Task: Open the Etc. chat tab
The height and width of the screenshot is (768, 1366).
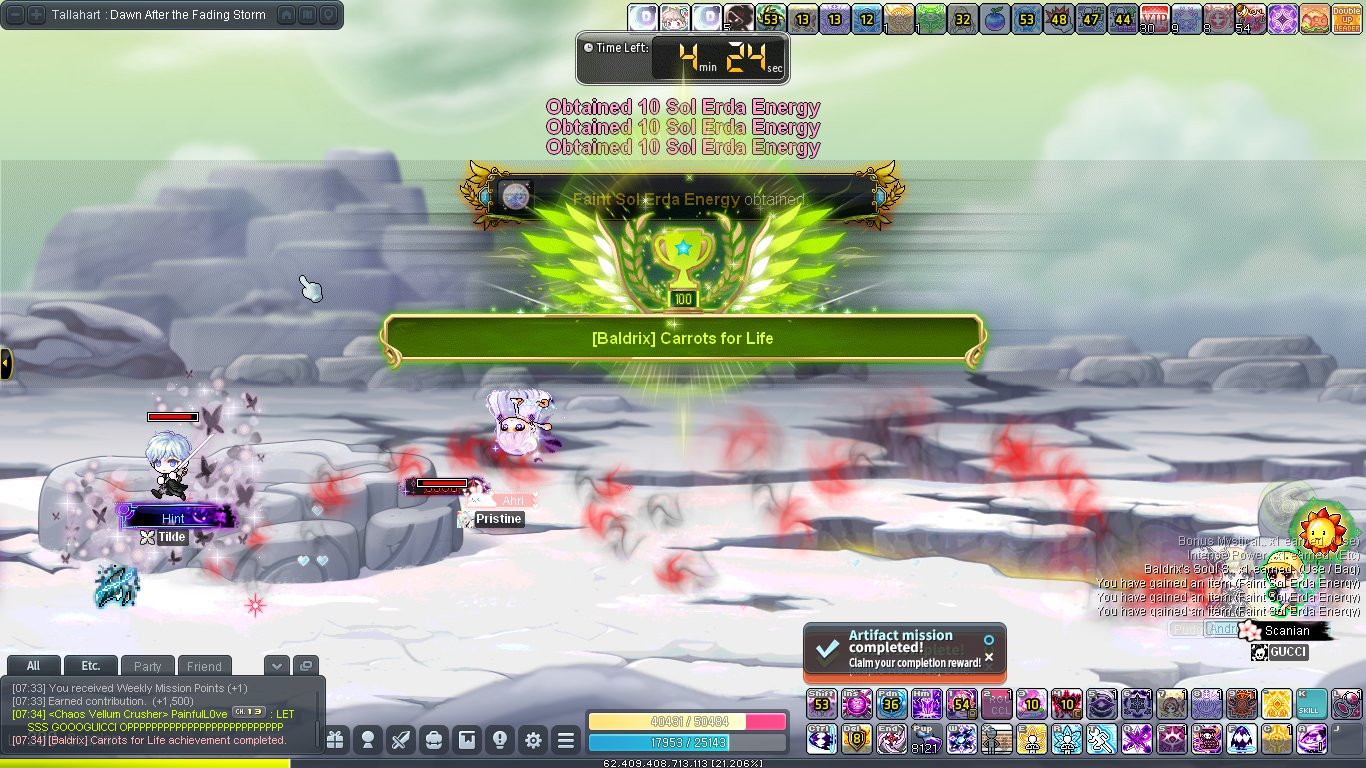Action: (x=90, y=666)
